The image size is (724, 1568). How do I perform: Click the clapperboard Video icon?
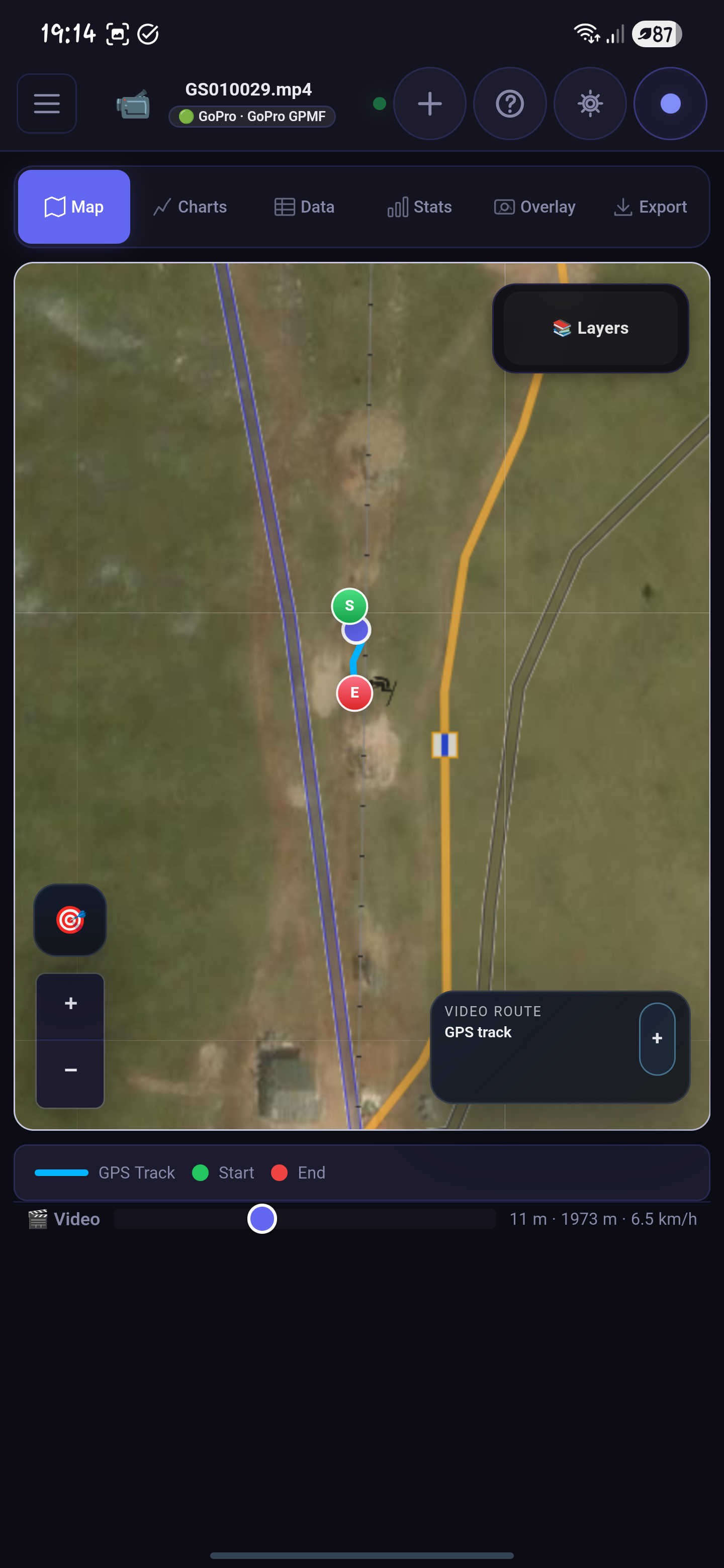tap(37, 1219)
